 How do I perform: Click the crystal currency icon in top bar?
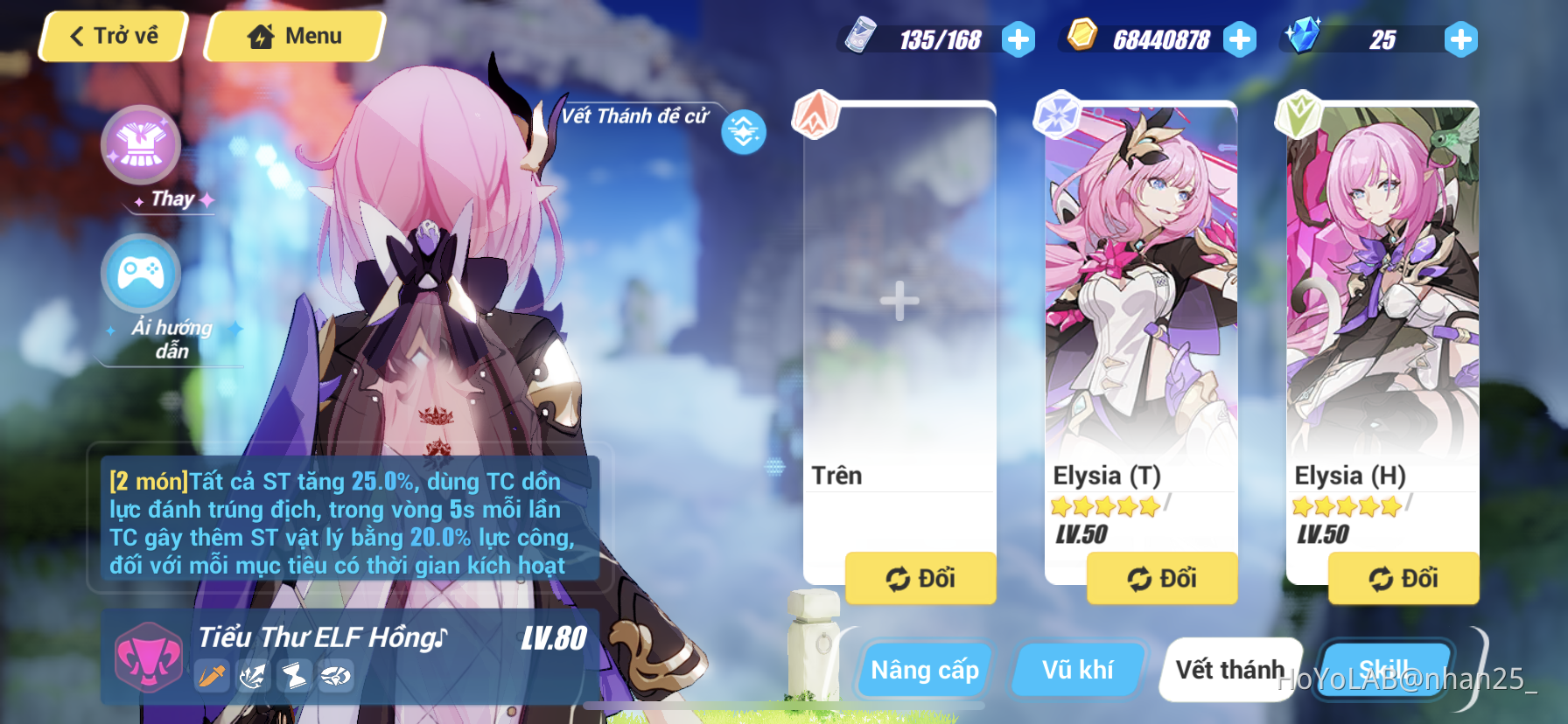(1304, 37)
